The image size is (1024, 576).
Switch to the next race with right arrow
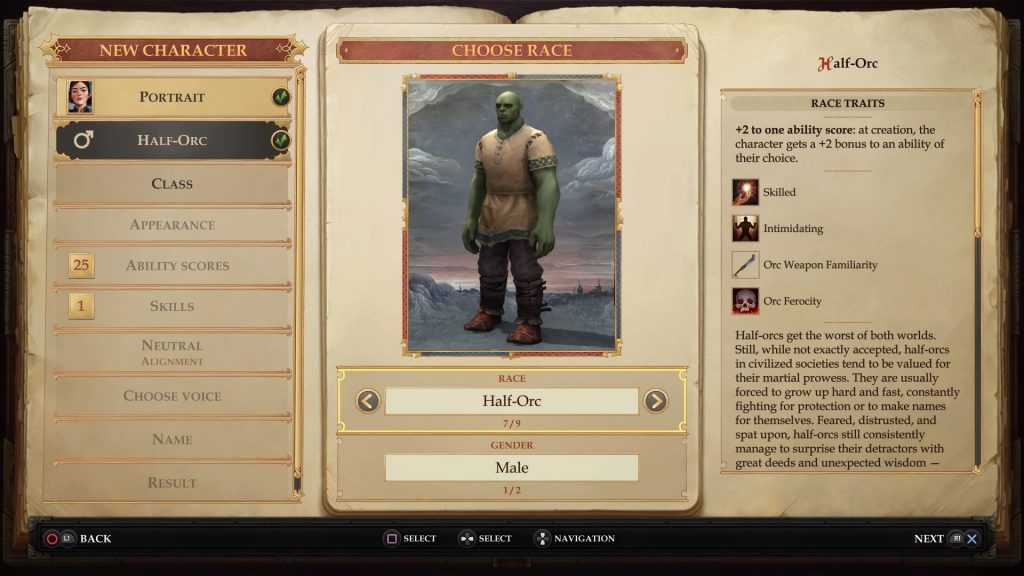coord(655,401)
